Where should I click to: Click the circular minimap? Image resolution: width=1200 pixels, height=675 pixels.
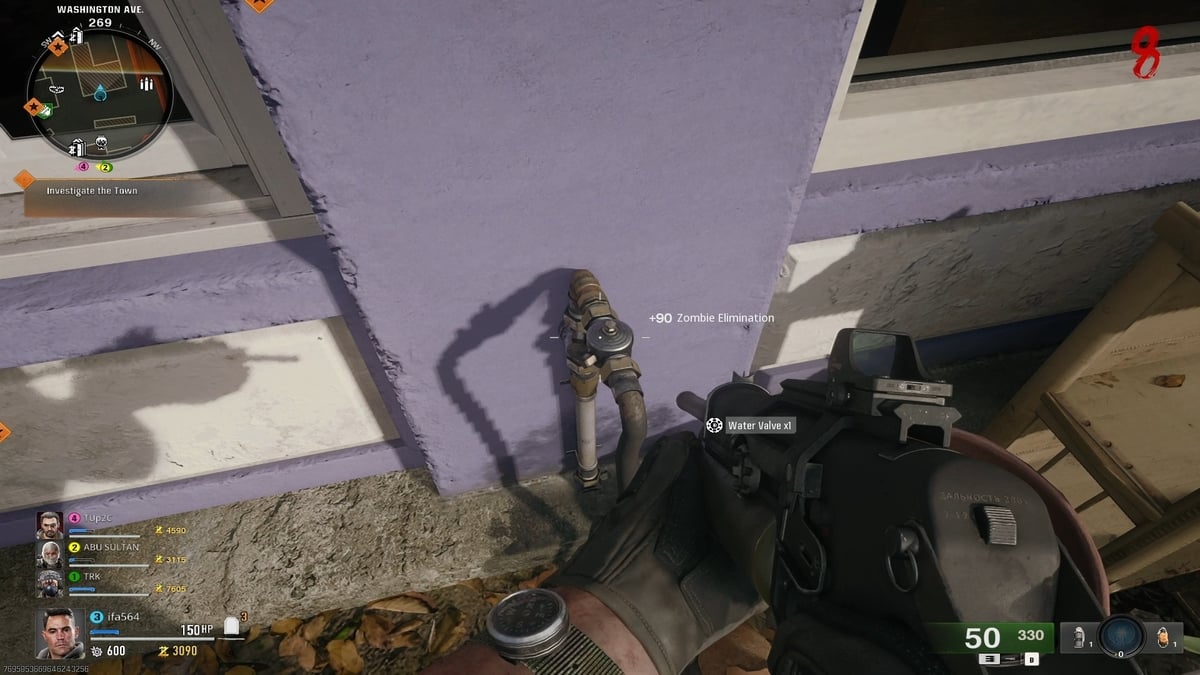pyautogui.click(x=99, y=88)
